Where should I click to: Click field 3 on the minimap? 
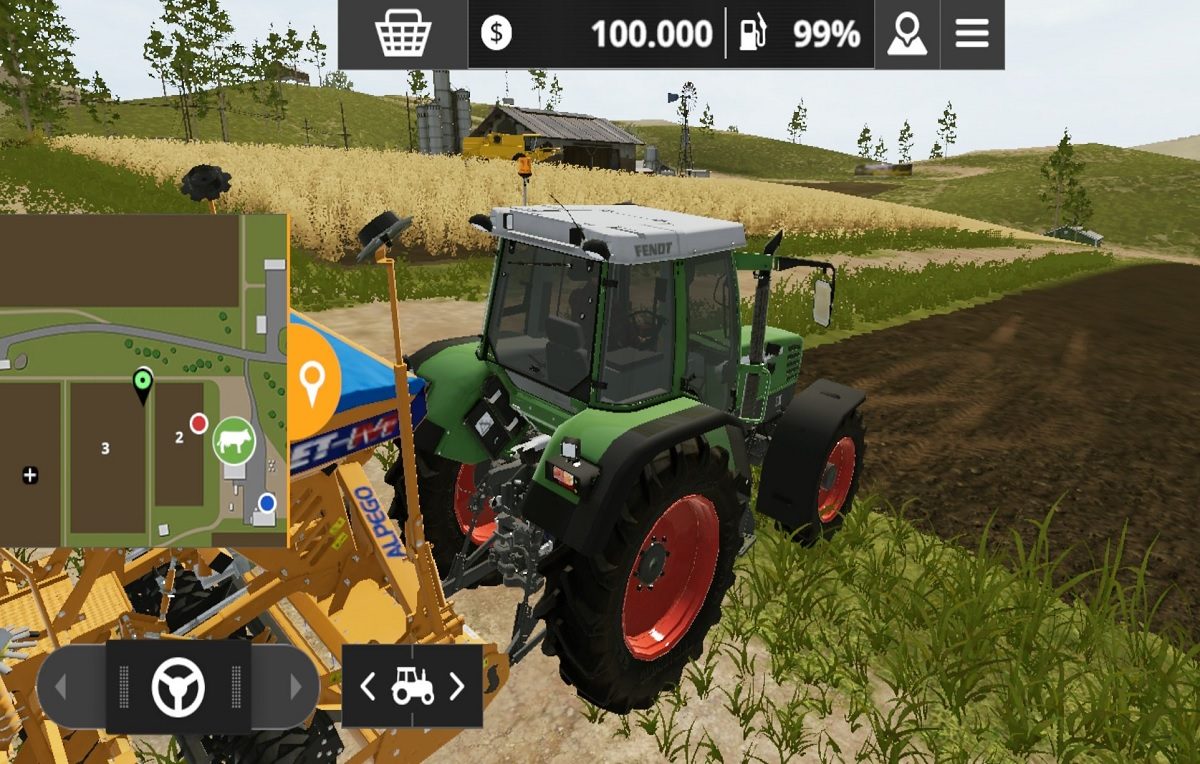coord(105,448)
